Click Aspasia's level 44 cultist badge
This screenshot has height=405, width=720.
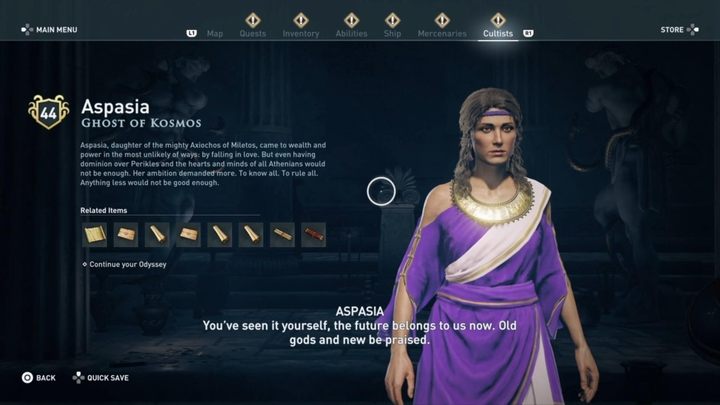(x=48, y=112)
